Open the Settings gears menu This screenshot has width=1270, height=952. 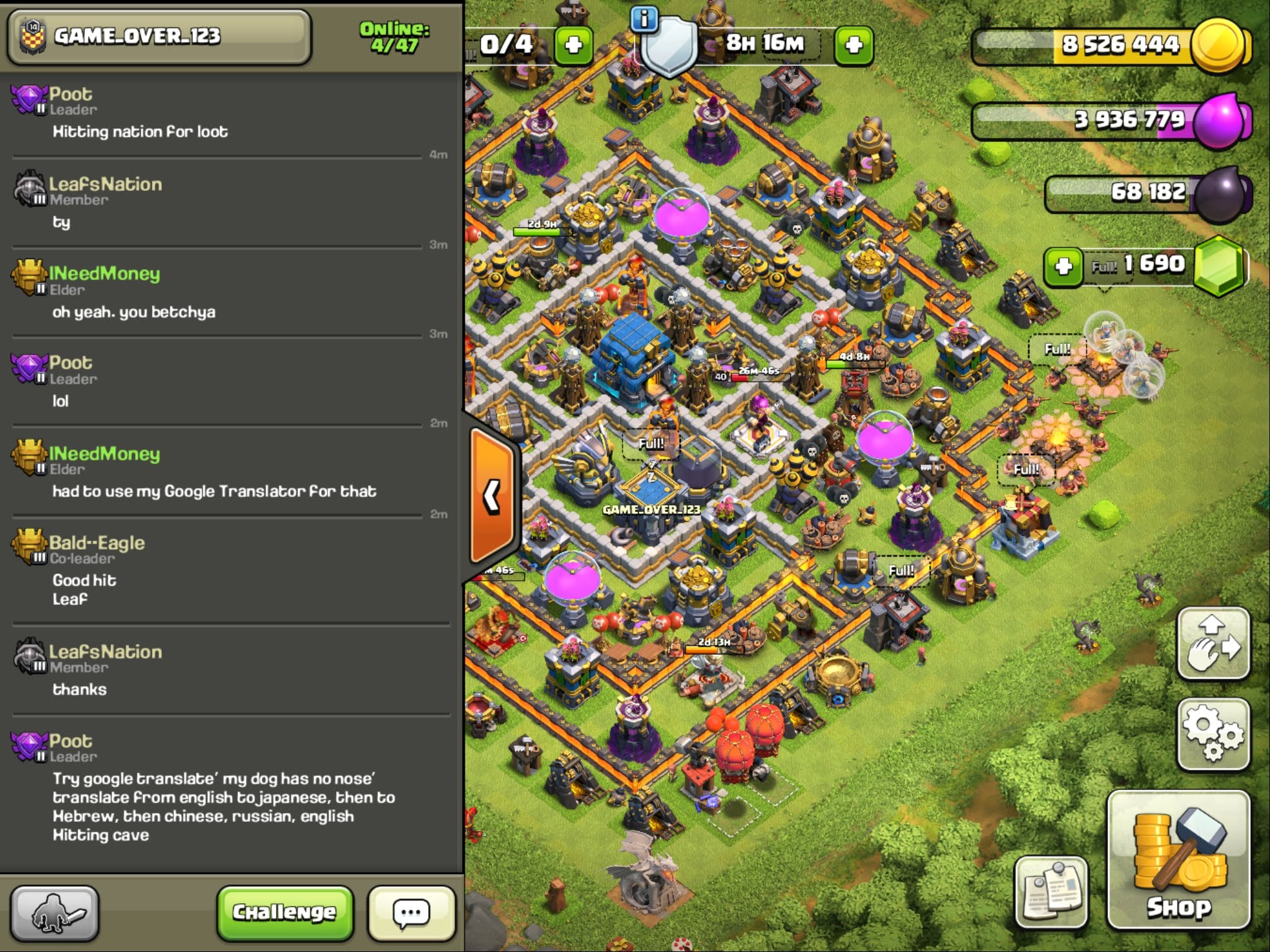1212,734
